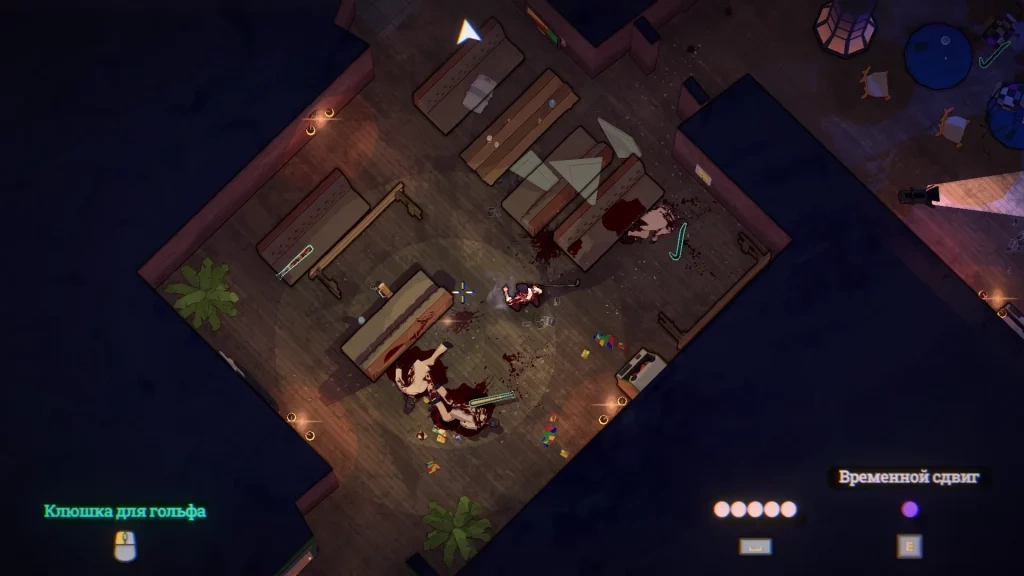Viewport: 1024px width, 576px height.
Task: Select the Клюшка для гольфа weapon label
Action: point(125,511)
